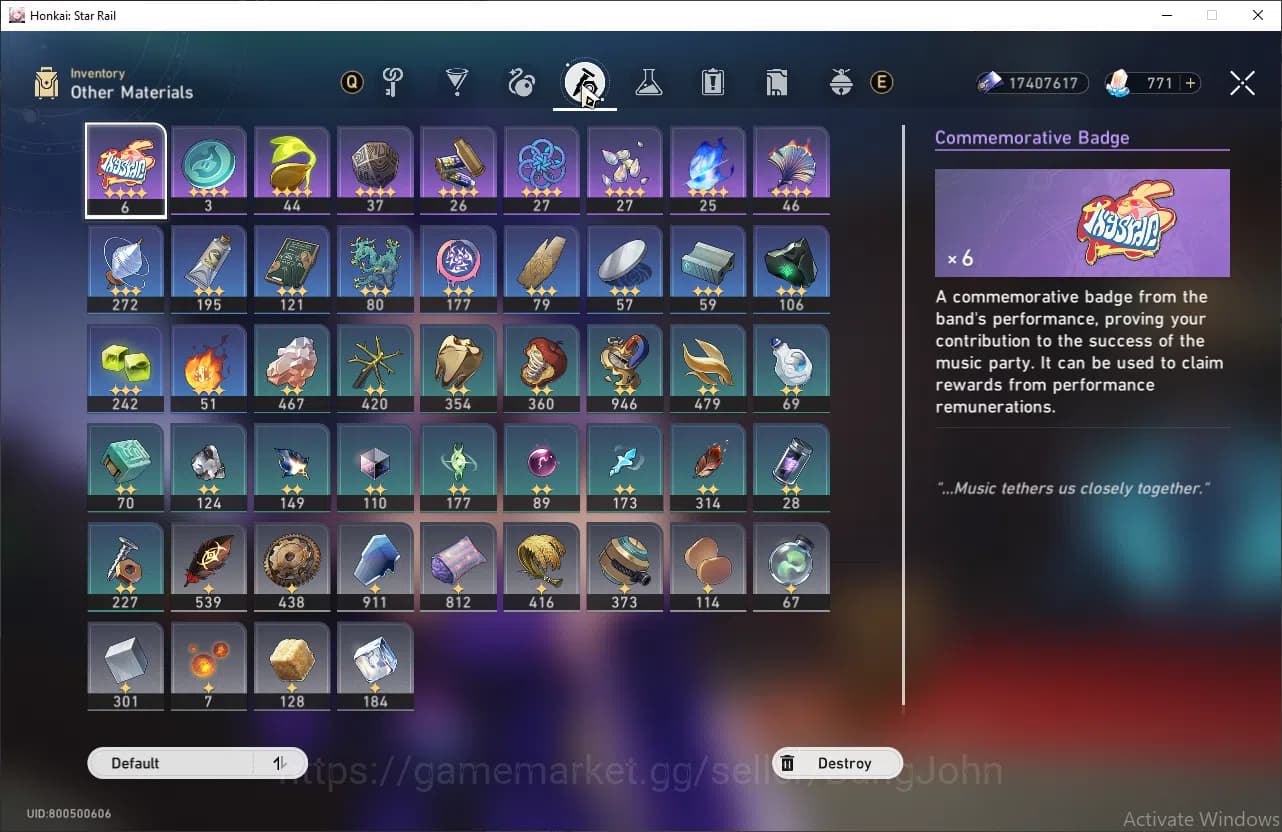Select the green dragon statue item
The width and height of the screenshot is (1282, 832).
[x=375, y=268]
